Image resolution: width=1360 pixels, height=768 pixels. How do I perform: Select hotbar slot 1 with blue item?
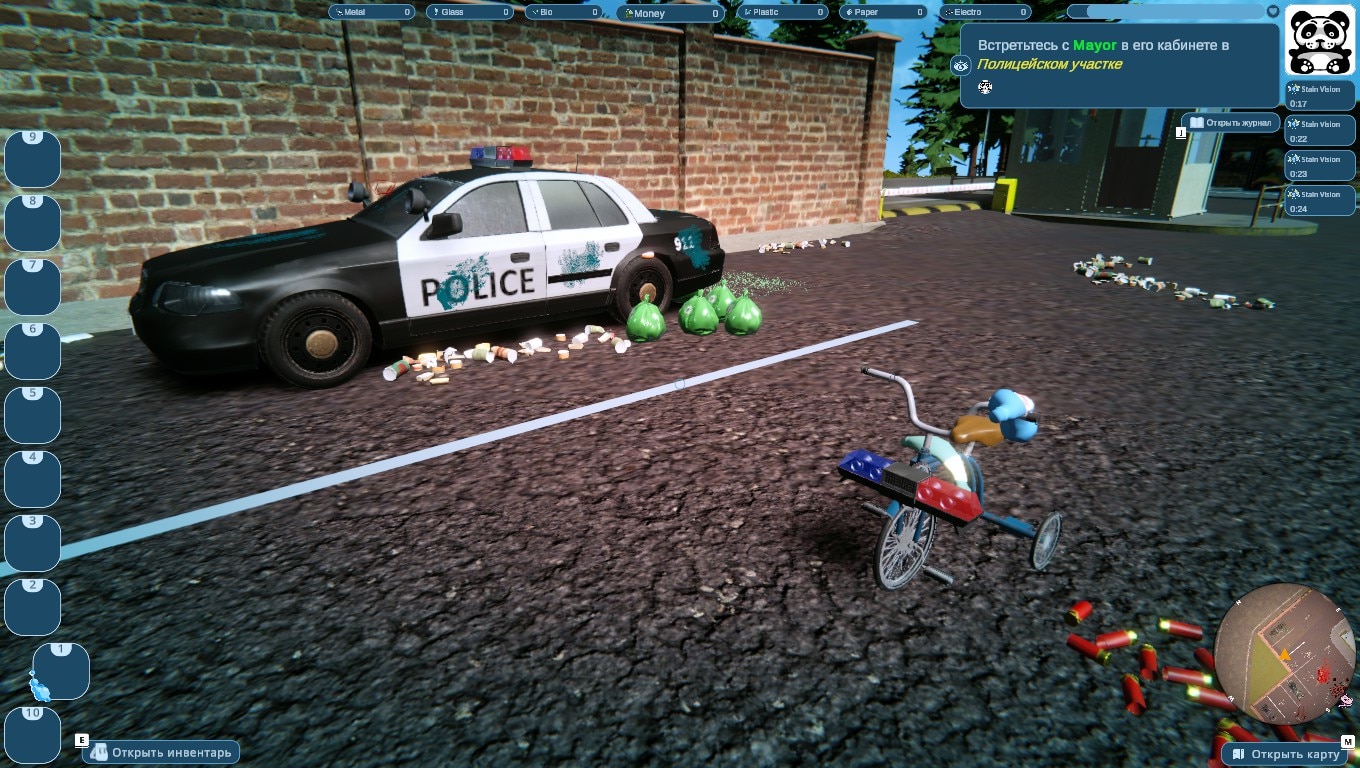(x=61, y=671)
